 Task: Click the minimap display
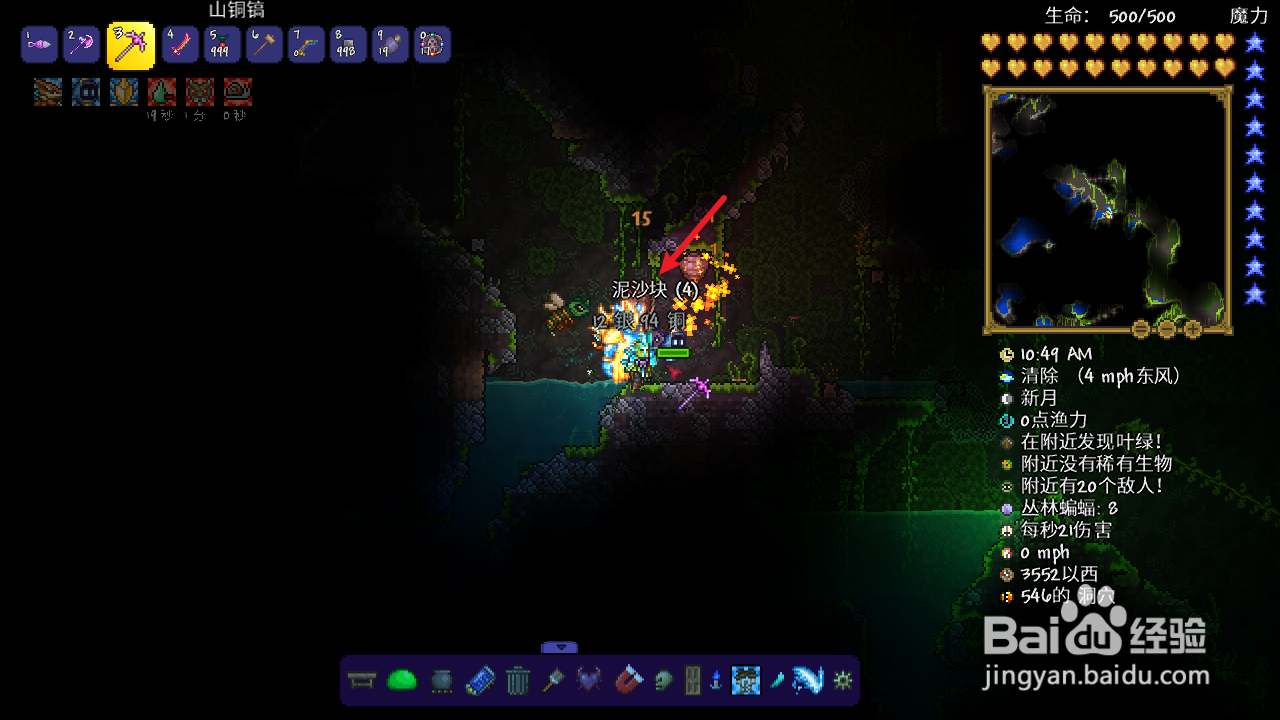(x=1107, y=208)
